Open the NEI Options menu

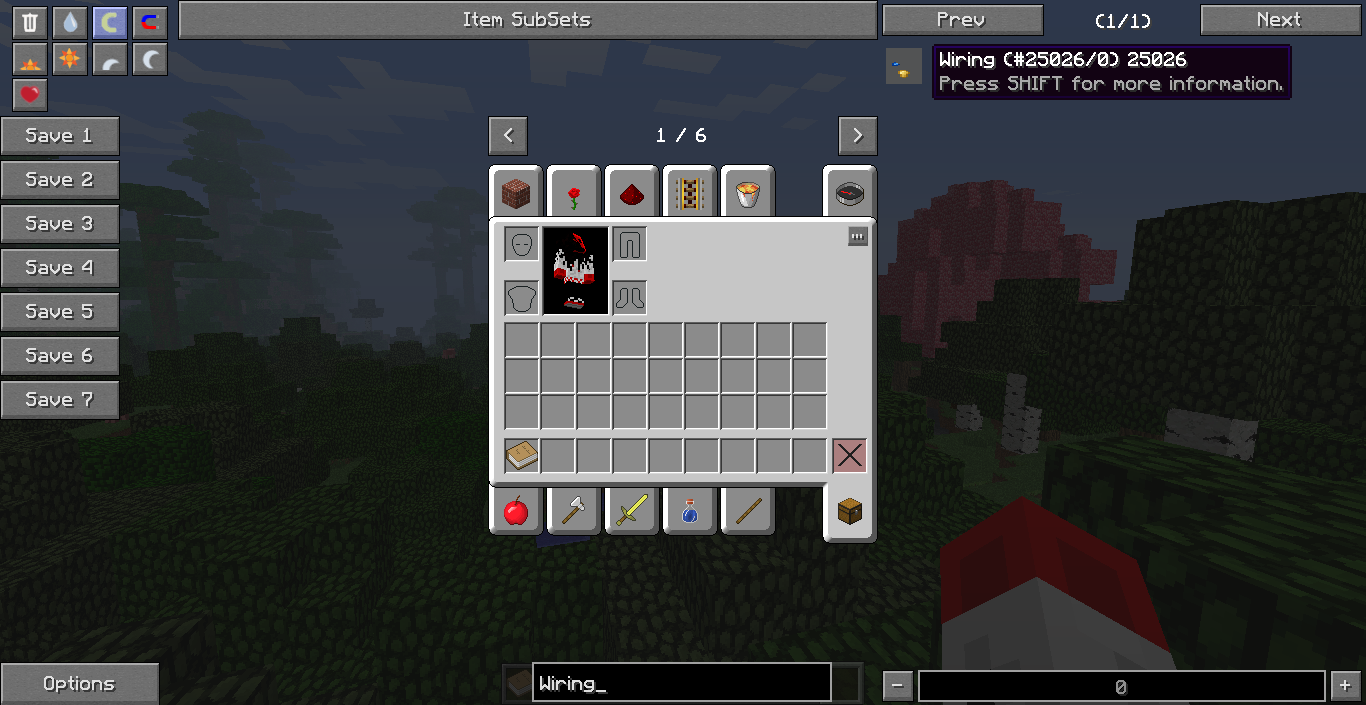(79, 684)
